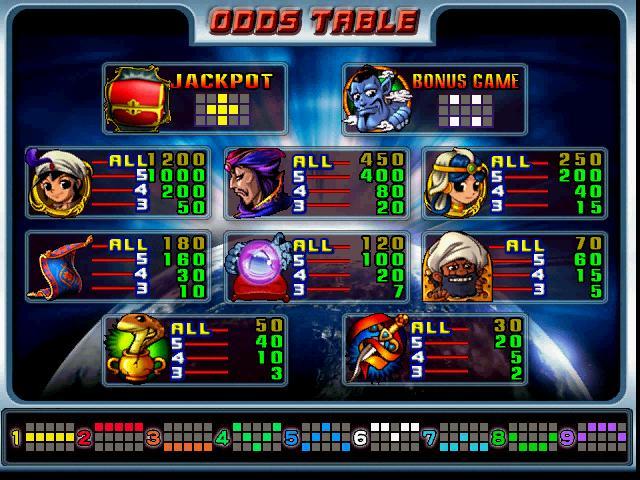Pick the cobra in golden pot entry
Viewport: 640px width, 480px height.
click(x=195, y=349)
